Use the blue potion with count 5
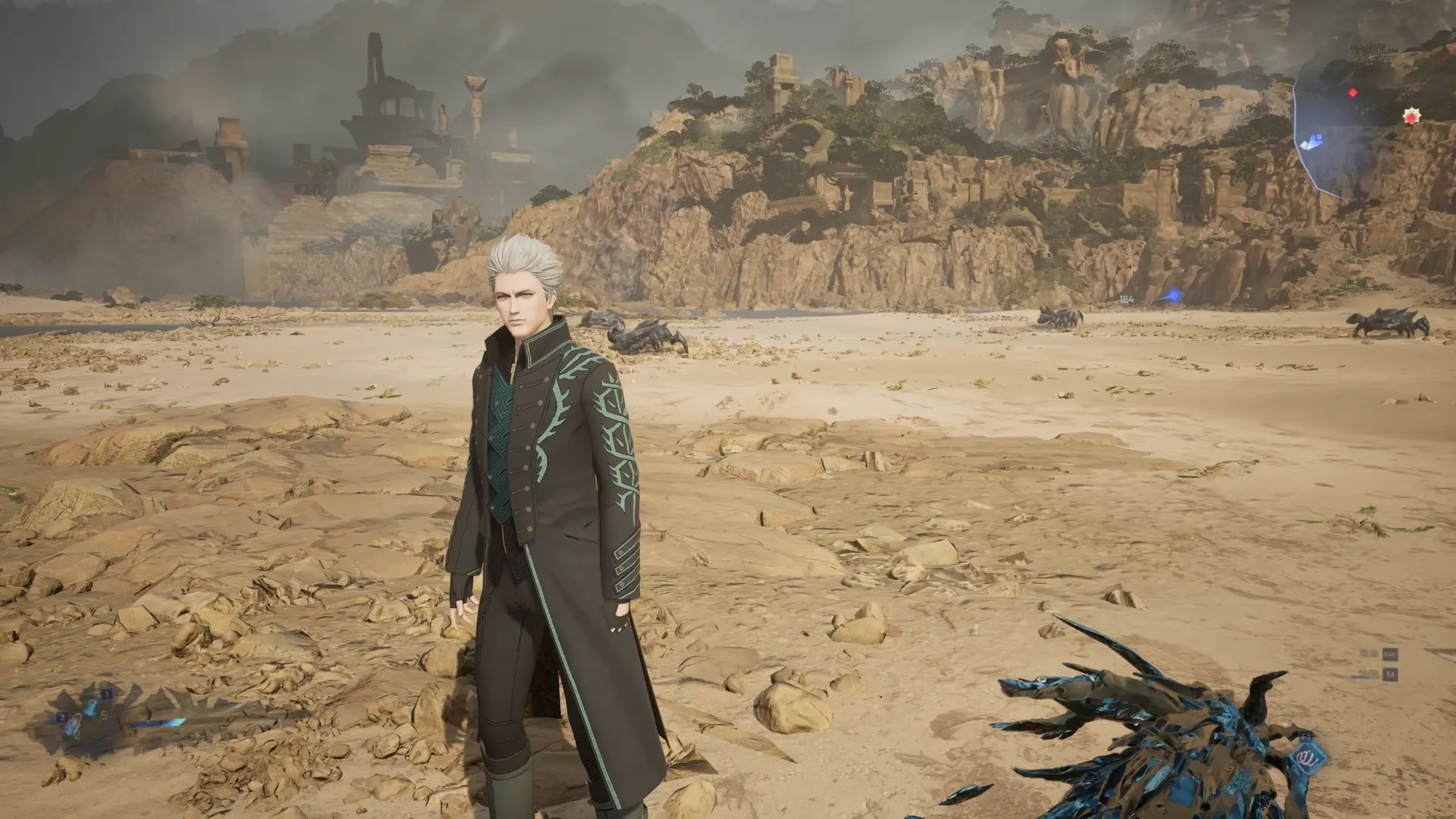The height and width of the screenshot is (819, 1456). pos(92,709)
